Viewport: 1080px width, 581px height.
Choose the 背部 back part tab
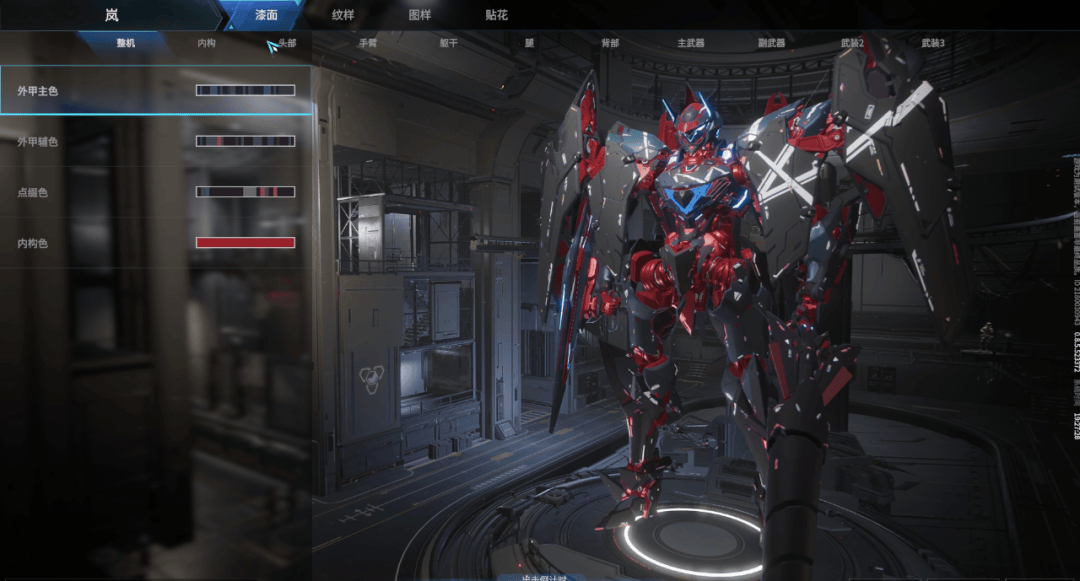tap(610, 44)
